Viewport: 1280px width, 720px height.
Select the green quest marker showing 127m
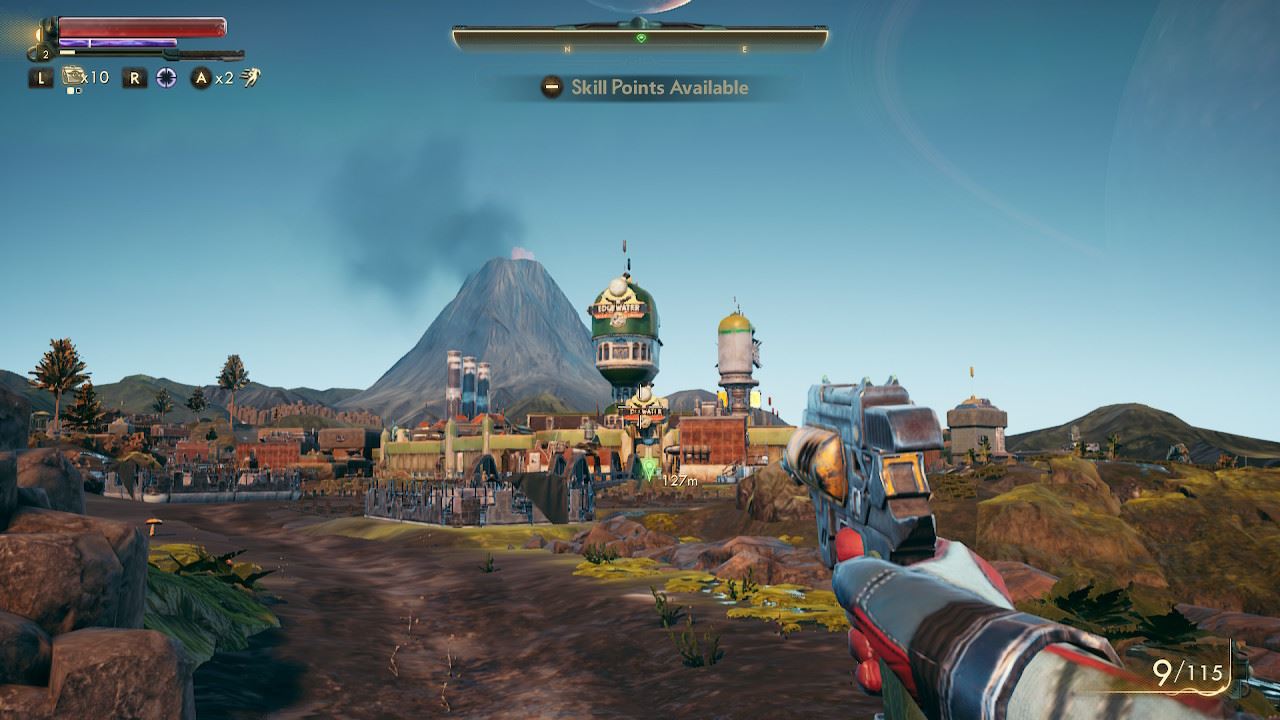point(650,468)
